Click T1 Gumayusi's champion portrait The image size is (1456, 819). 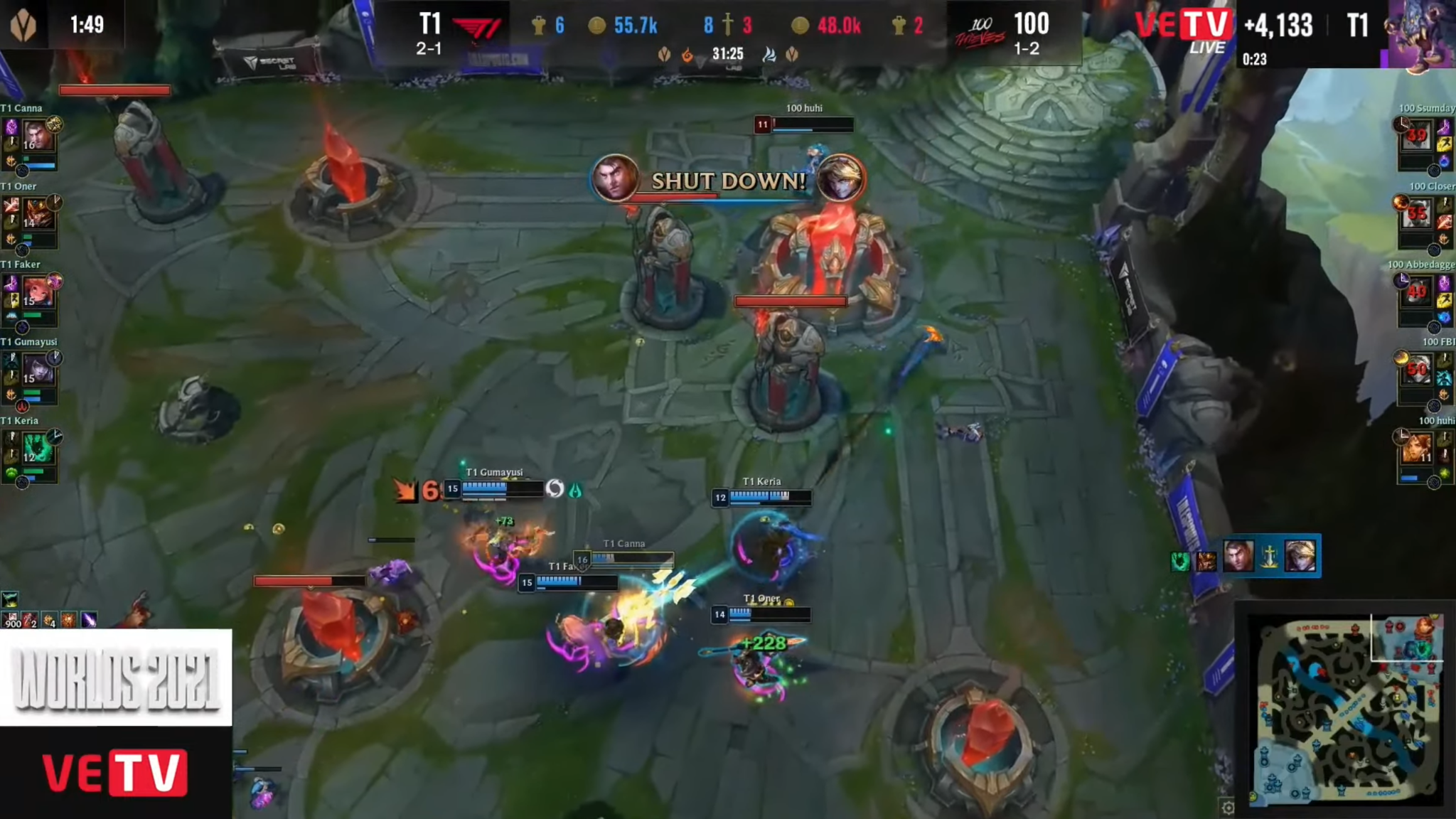pyautogui.click(x=38, y=370)
